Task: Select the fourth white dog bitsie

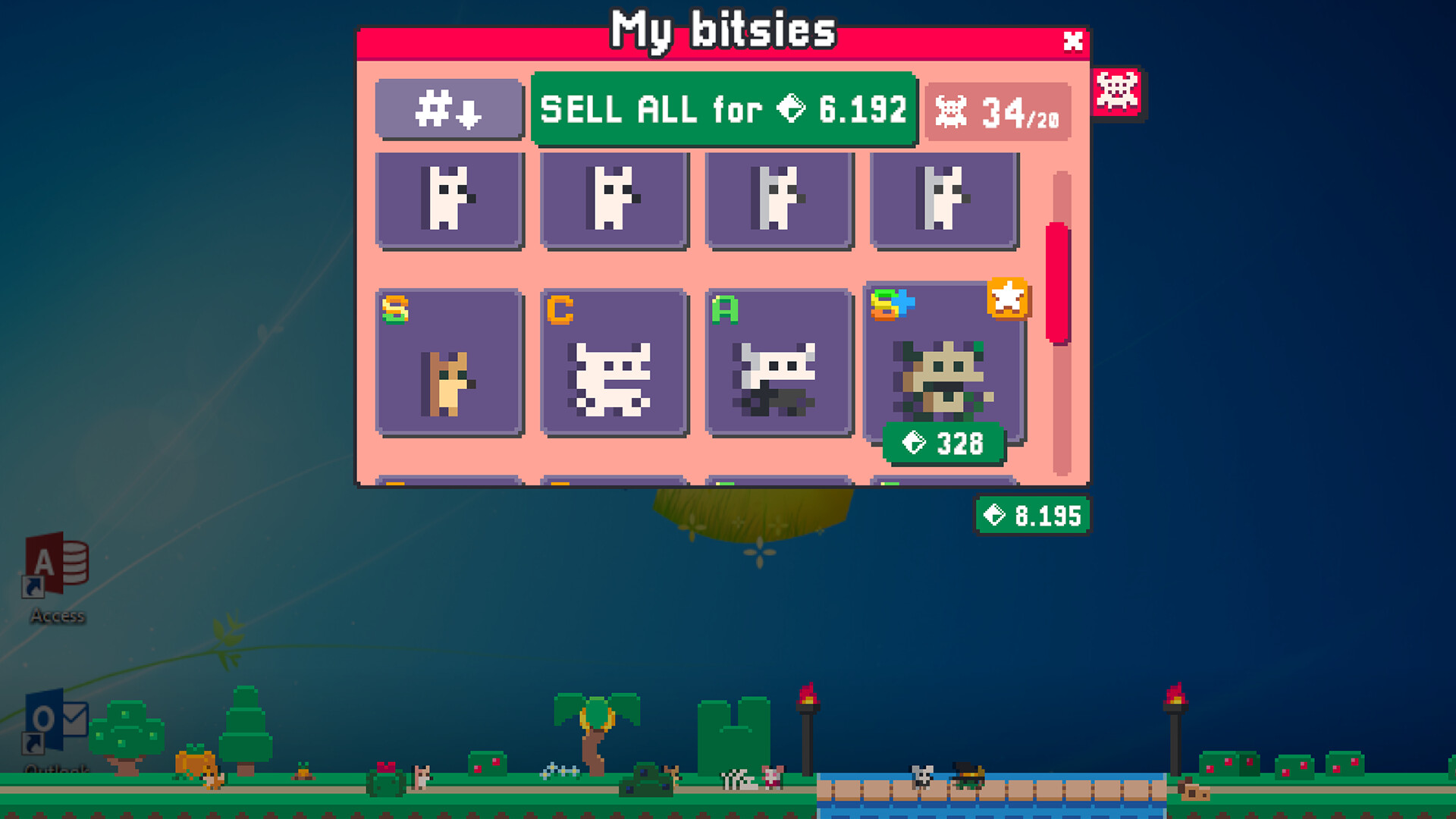Action: [944, 199]
